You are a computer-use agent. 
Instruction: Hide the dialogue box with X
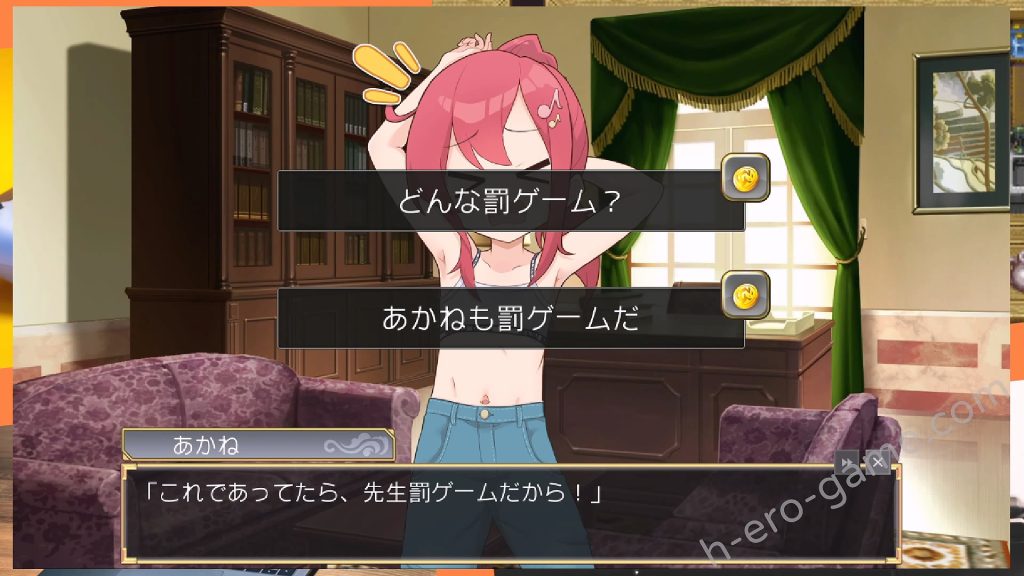pyautogui.click(x=877, y=462)
